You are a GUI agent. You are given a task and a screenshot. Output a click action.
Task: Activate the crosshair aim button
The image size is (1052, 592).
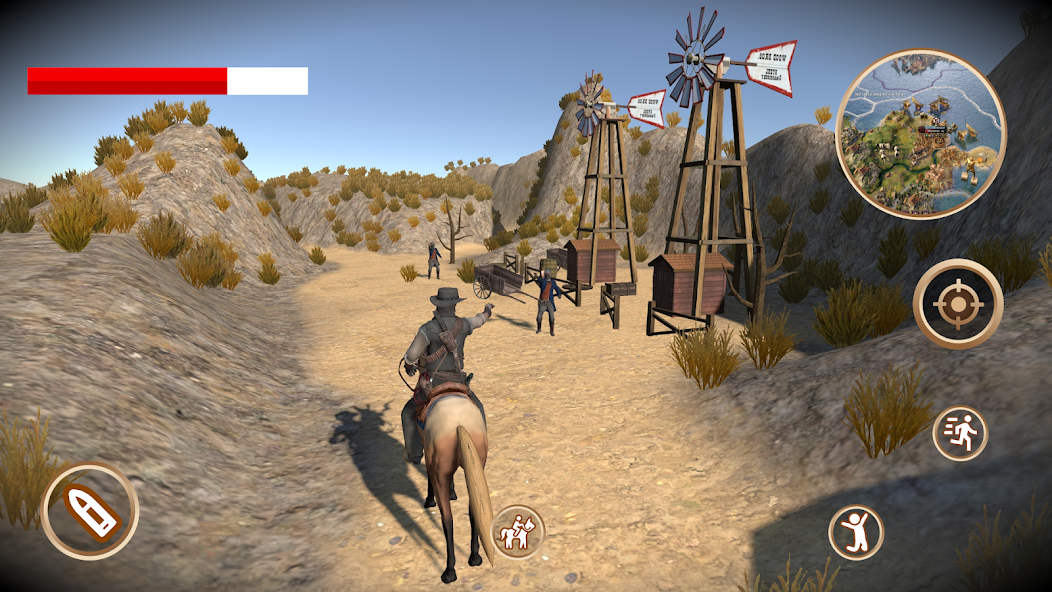click(958, 303)
